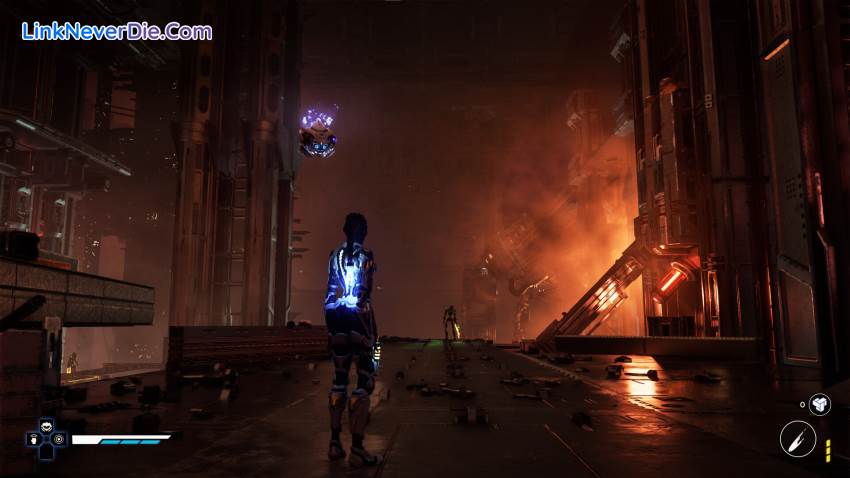
Task: Activate the hand ability icon
Action: [33, 438]
